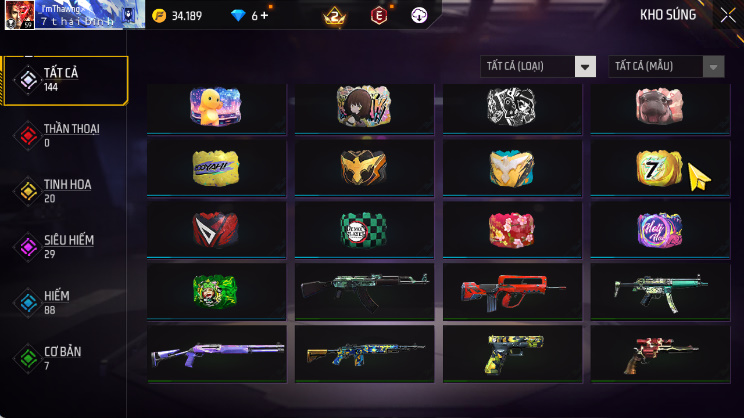Pick the yellow pistol skin
This screenshot has width=744, height=418.
coord(511,352)
